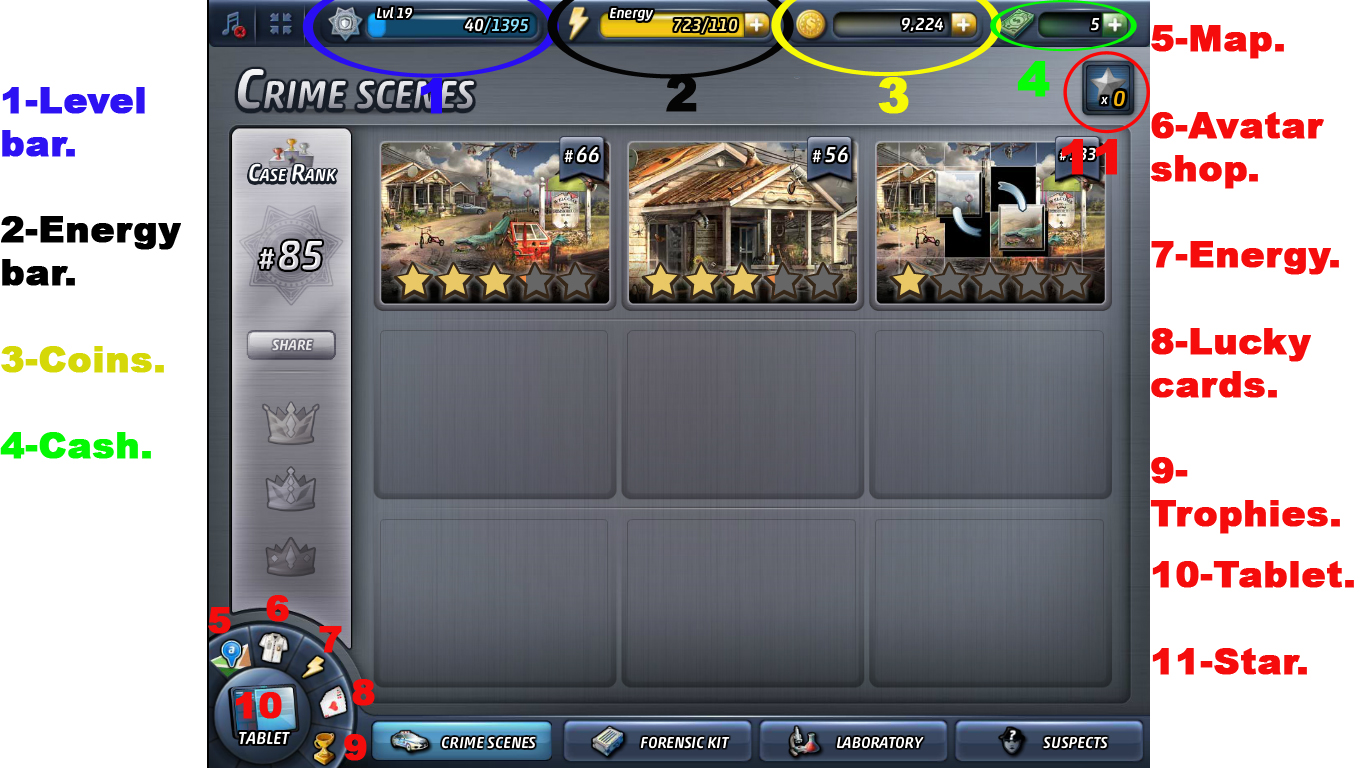Switch to the Forensic Kit tab
This screenshot has height=768, width=1360.
pos(657,741)
